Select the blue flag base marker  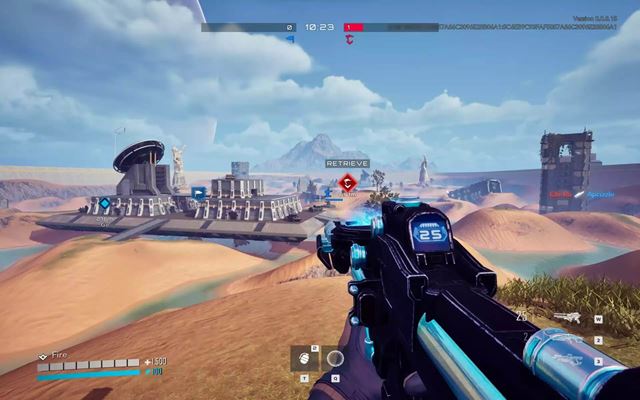(198, 193)
